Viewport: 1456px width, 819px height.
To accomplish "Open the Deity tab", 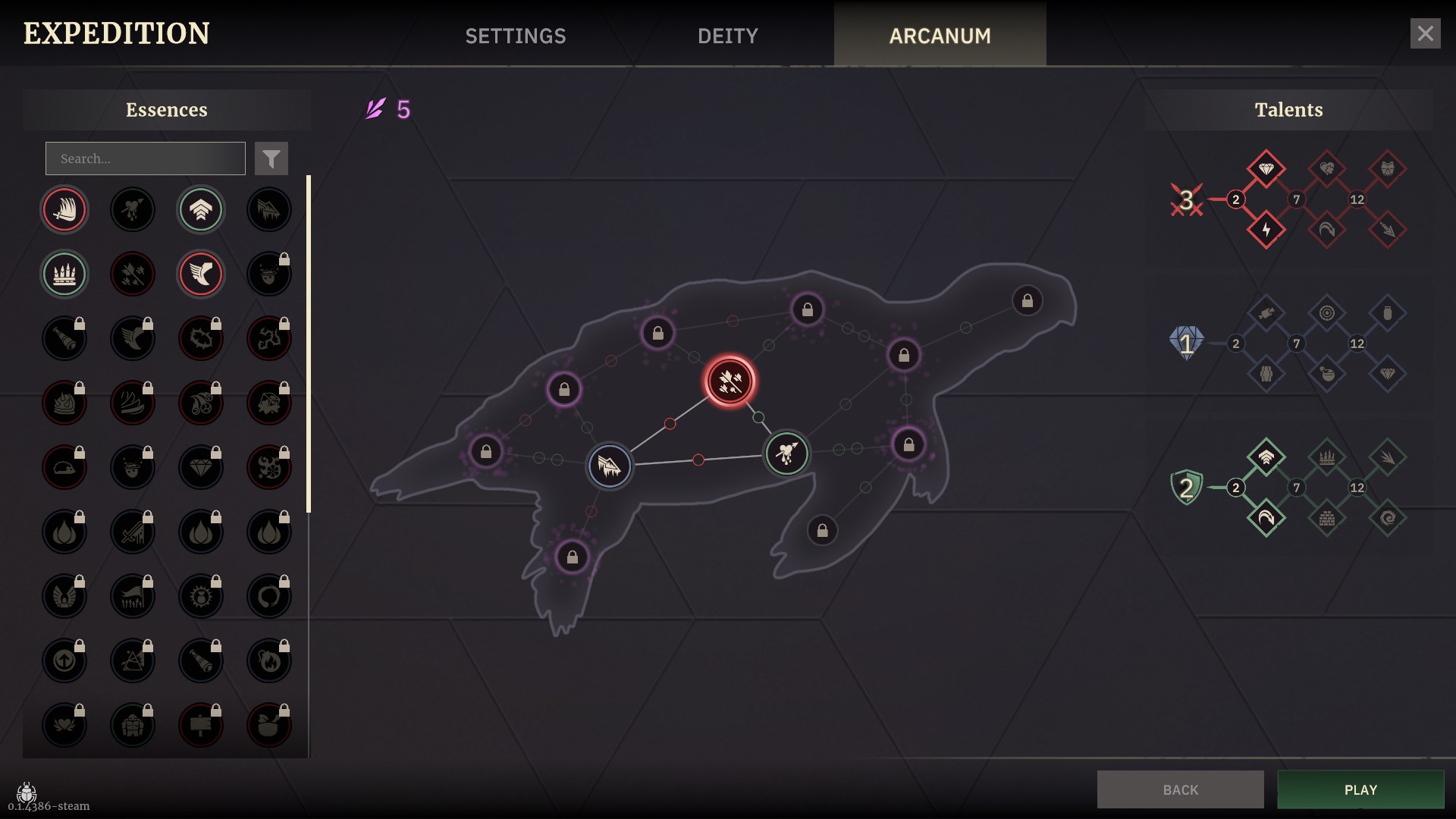I will click(x=727, y=36).
